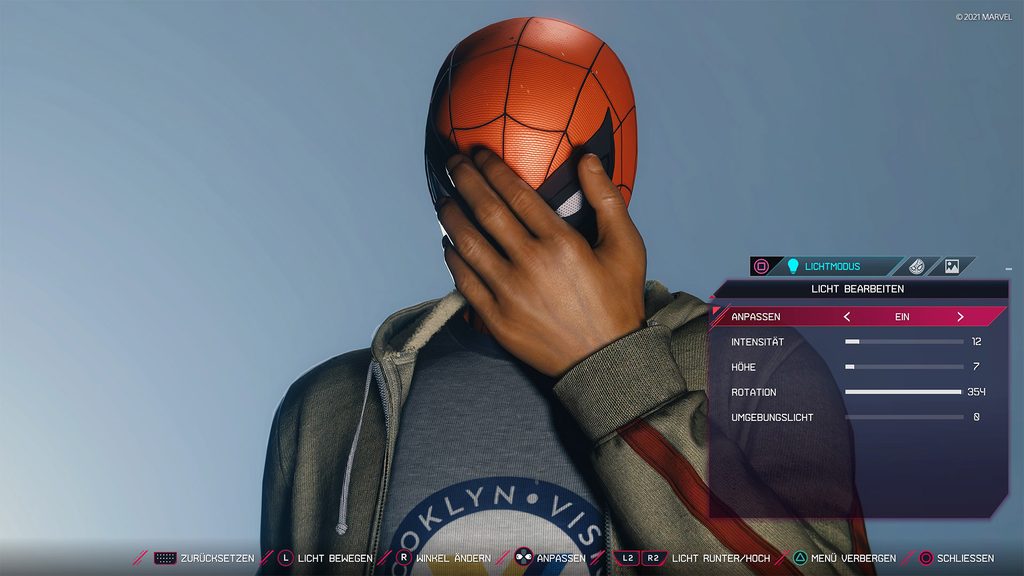Viewport: 1024px width, 576px height.
Task: Click the left arrow on Anpassen
Action: (x=847, y=317)
